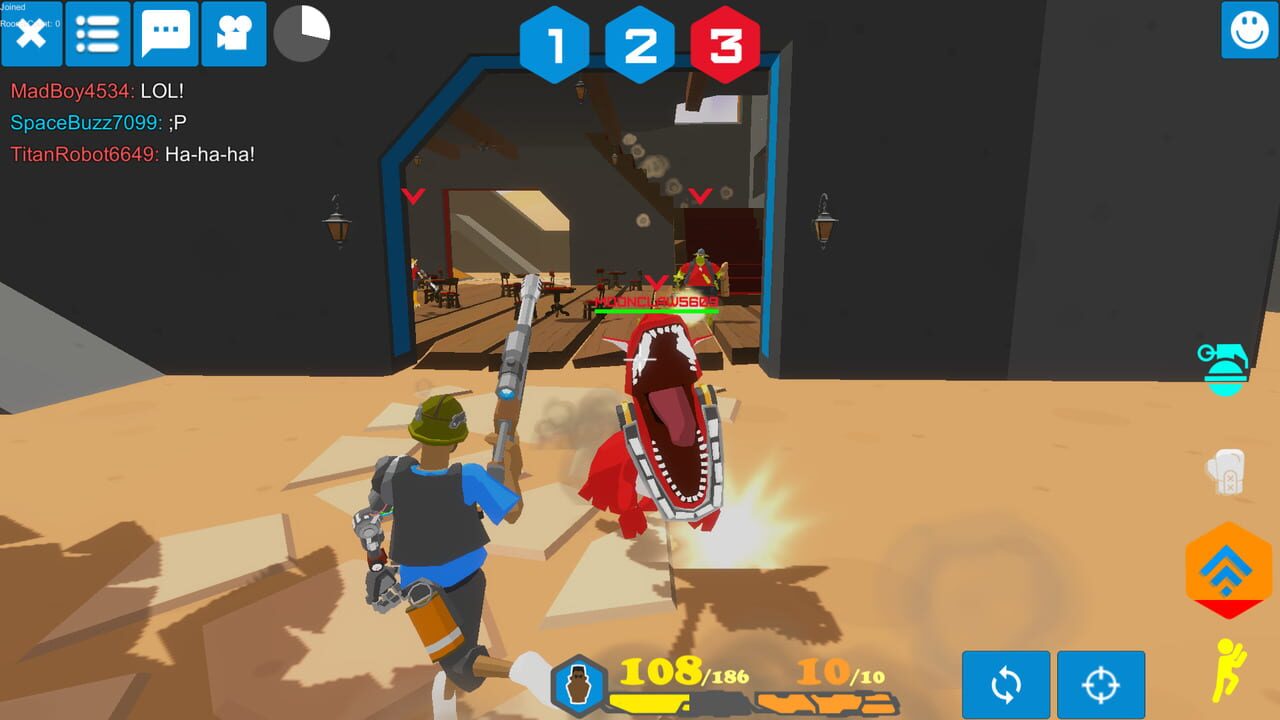
Task: Open the in-game chat icon
Action: pos(166,33)
